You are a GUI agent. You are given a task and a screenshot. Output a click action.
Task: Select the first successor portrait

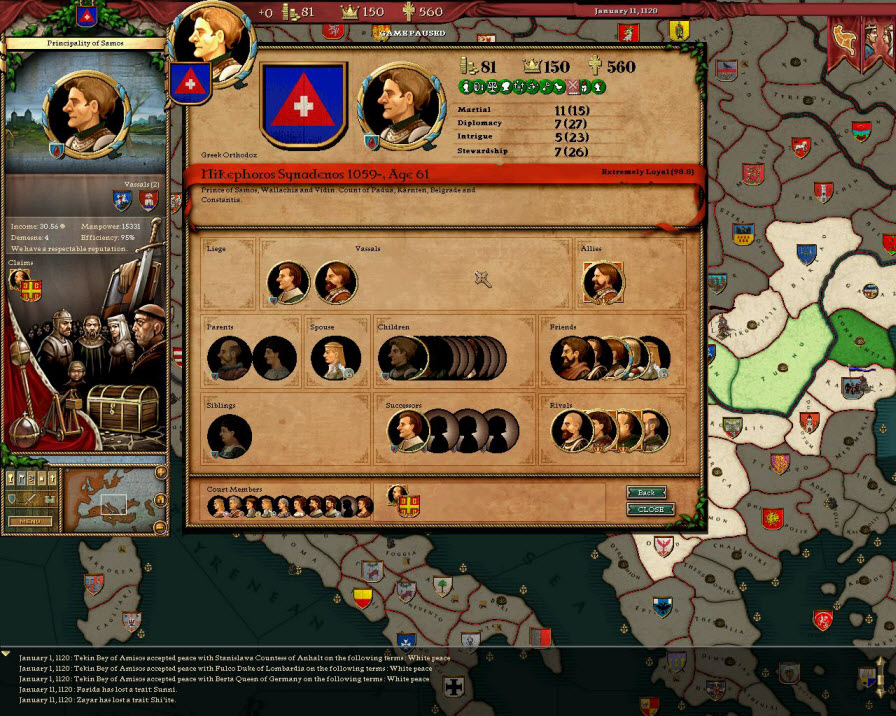click(407, 431)
